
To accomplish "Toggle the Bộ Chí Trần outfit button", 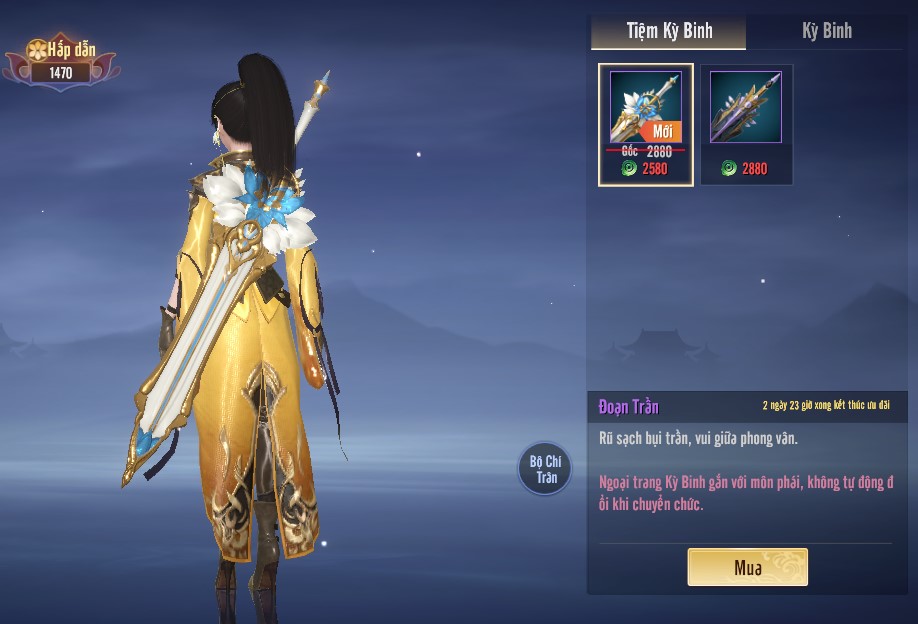I will pyautogui.click(x=545, y=469).
